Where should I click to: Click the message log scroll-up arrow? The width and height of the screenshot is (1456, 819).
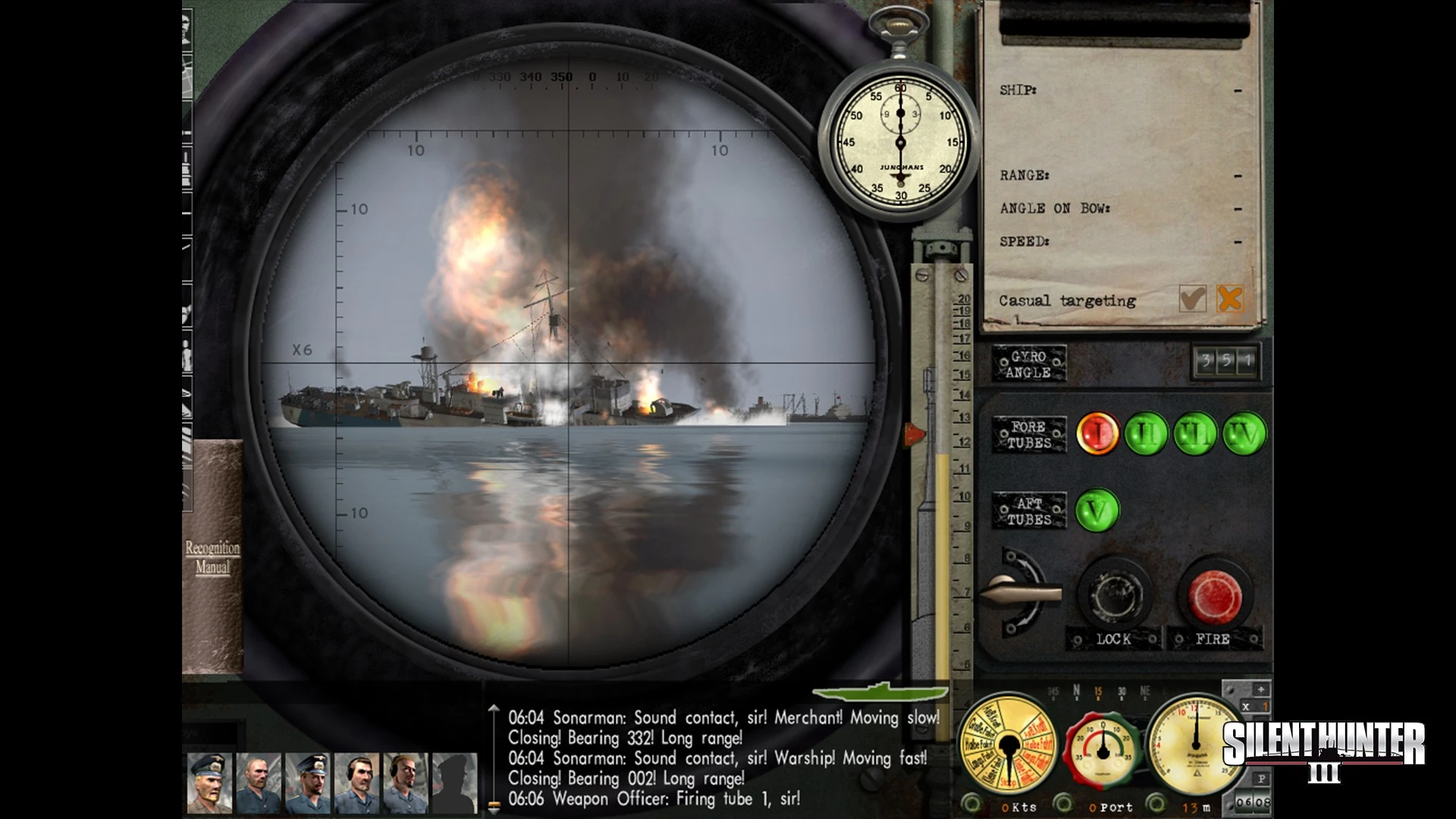tap(494, 711)
